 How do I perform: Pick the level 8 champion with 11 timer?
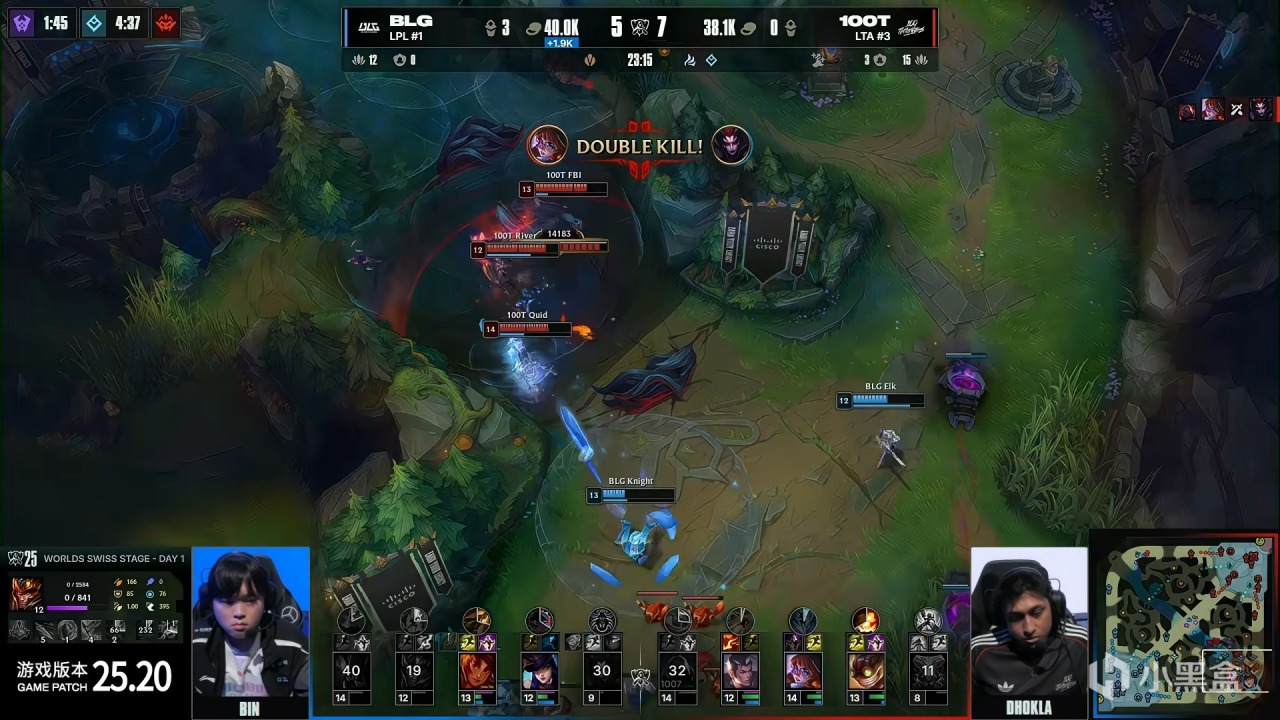(x=928, y=672)
